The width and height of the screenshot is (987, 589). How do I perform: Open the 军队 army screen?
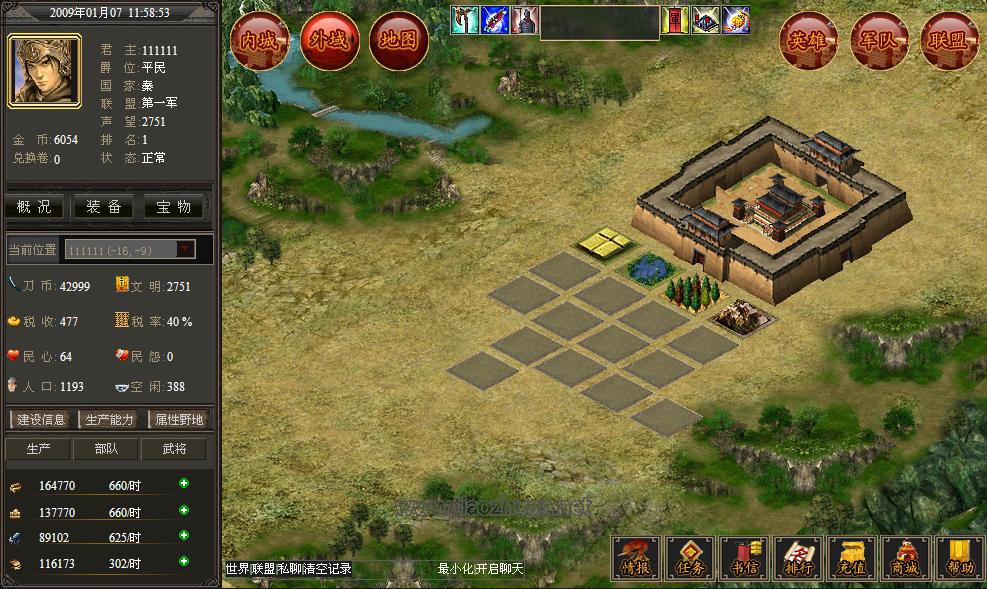click(879, 42)
